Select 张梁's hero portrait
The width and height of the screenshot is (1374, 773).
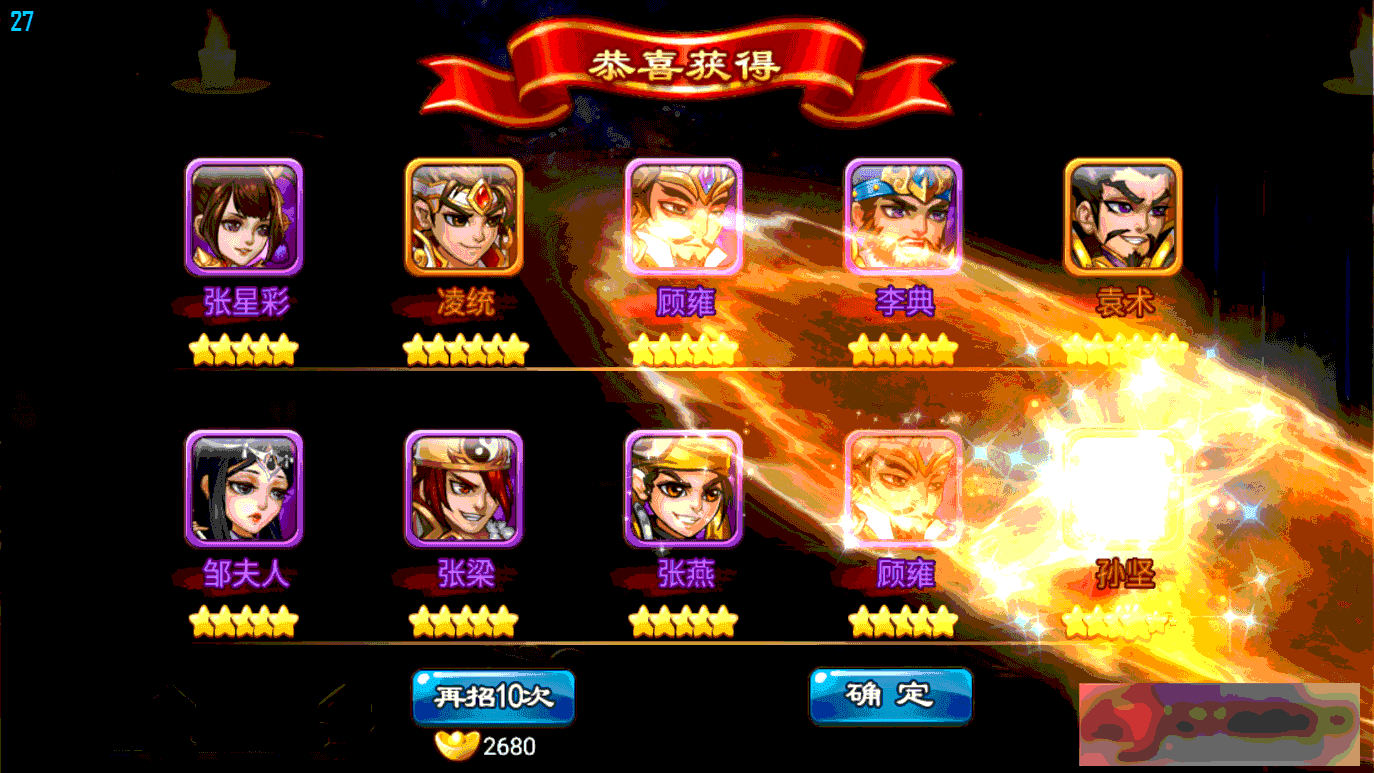pos(464,490)
